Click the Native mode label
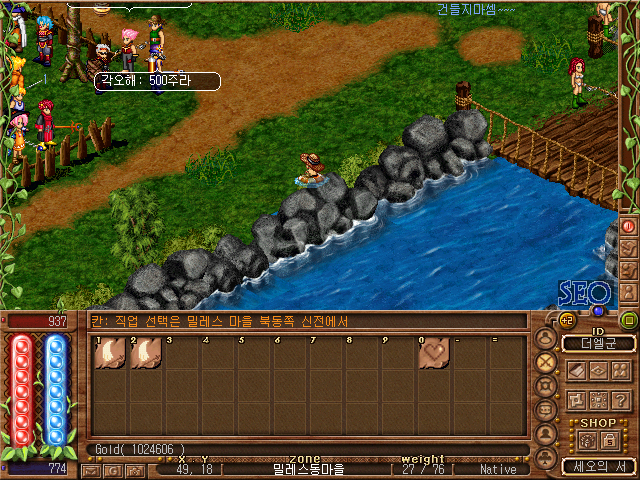Screen dimensions: 640x480 [498, 468]
